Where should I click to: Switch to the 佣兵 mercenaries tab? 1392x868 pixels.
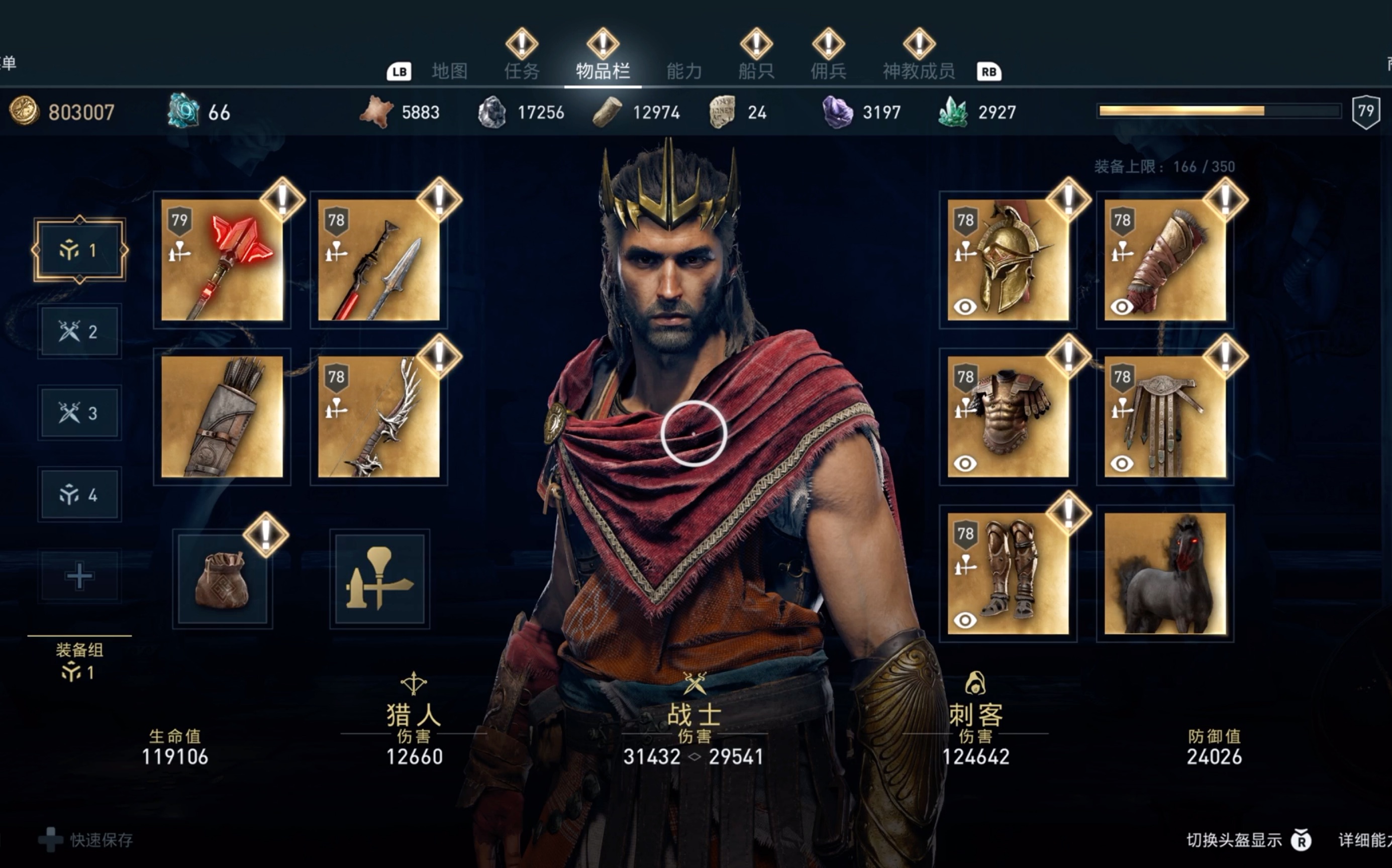click(x=828, y=71)
